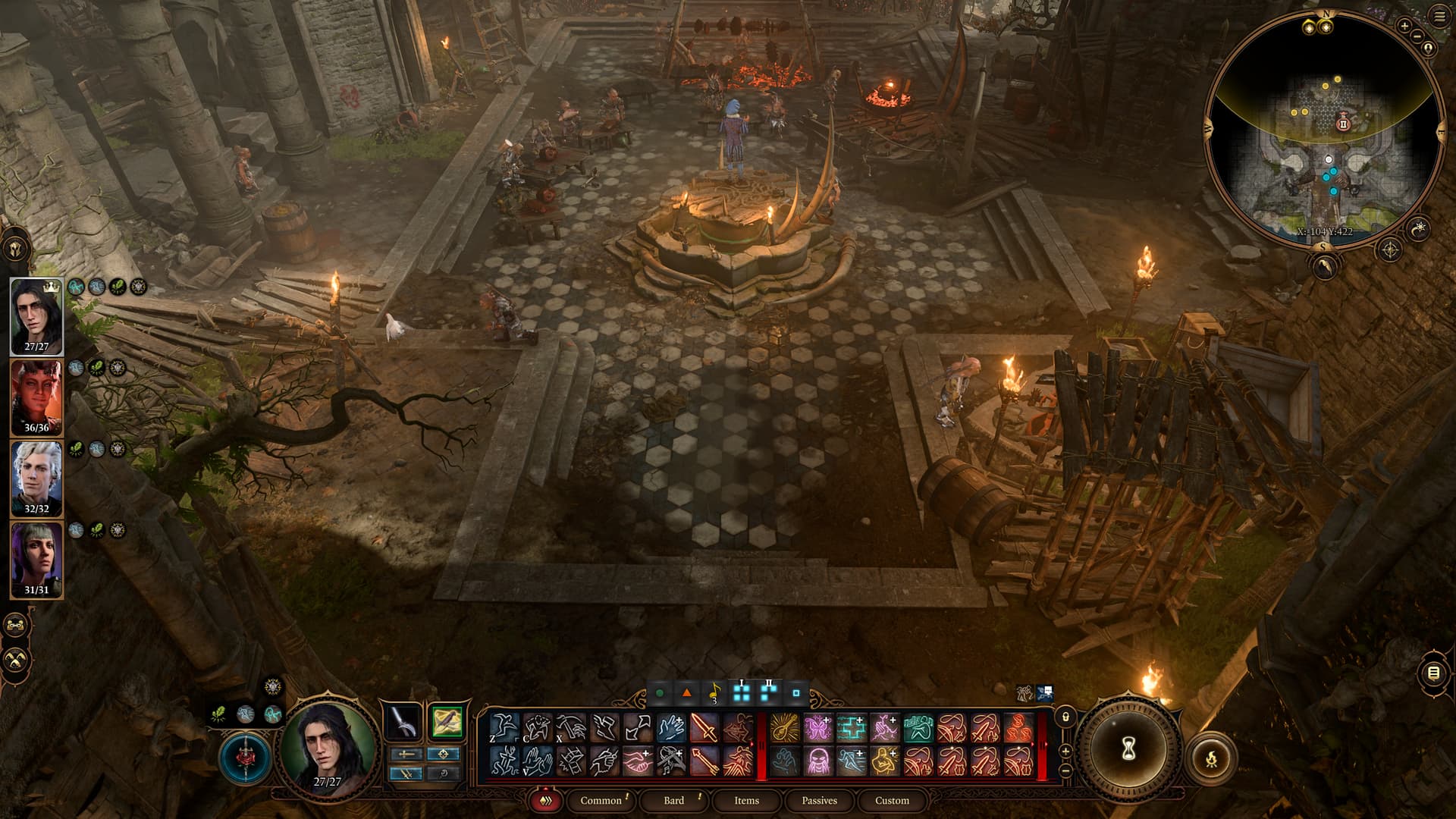Select the Passives hotbar tab
Viewport: 1456px width, 819px height.
point(819,800)
